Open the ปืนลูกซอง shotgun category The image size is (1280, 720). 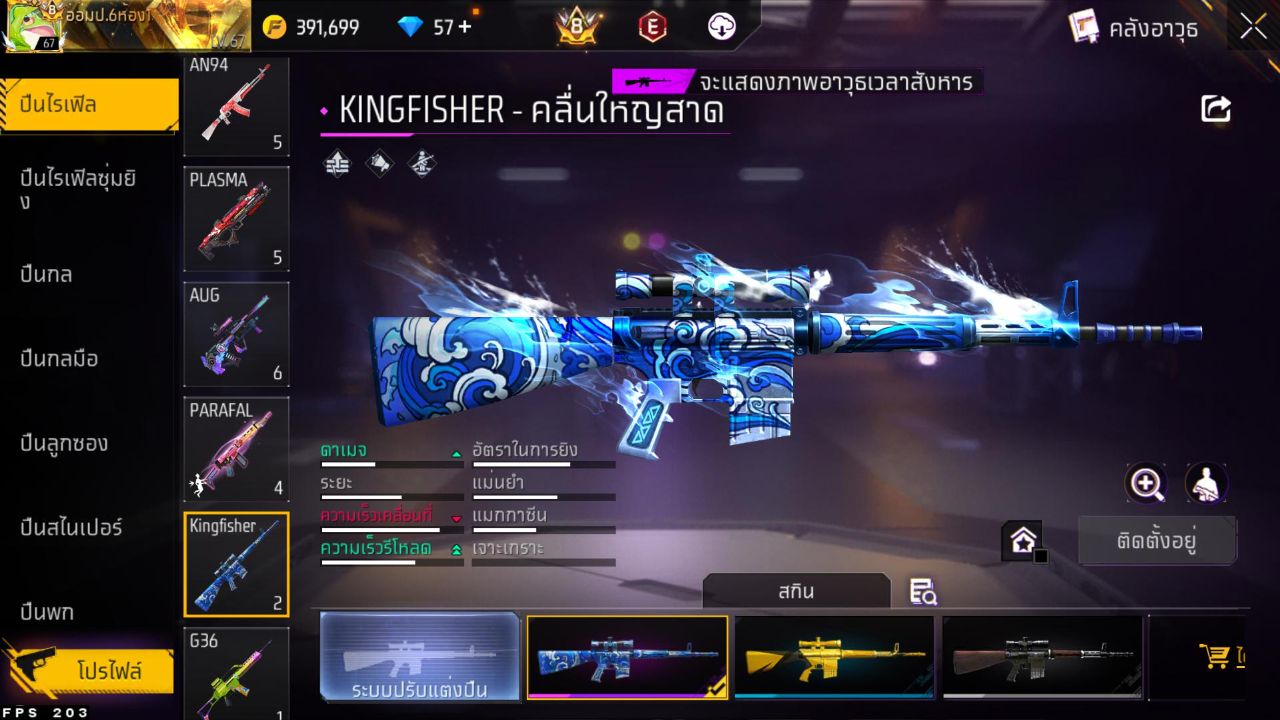pos(62,443)
